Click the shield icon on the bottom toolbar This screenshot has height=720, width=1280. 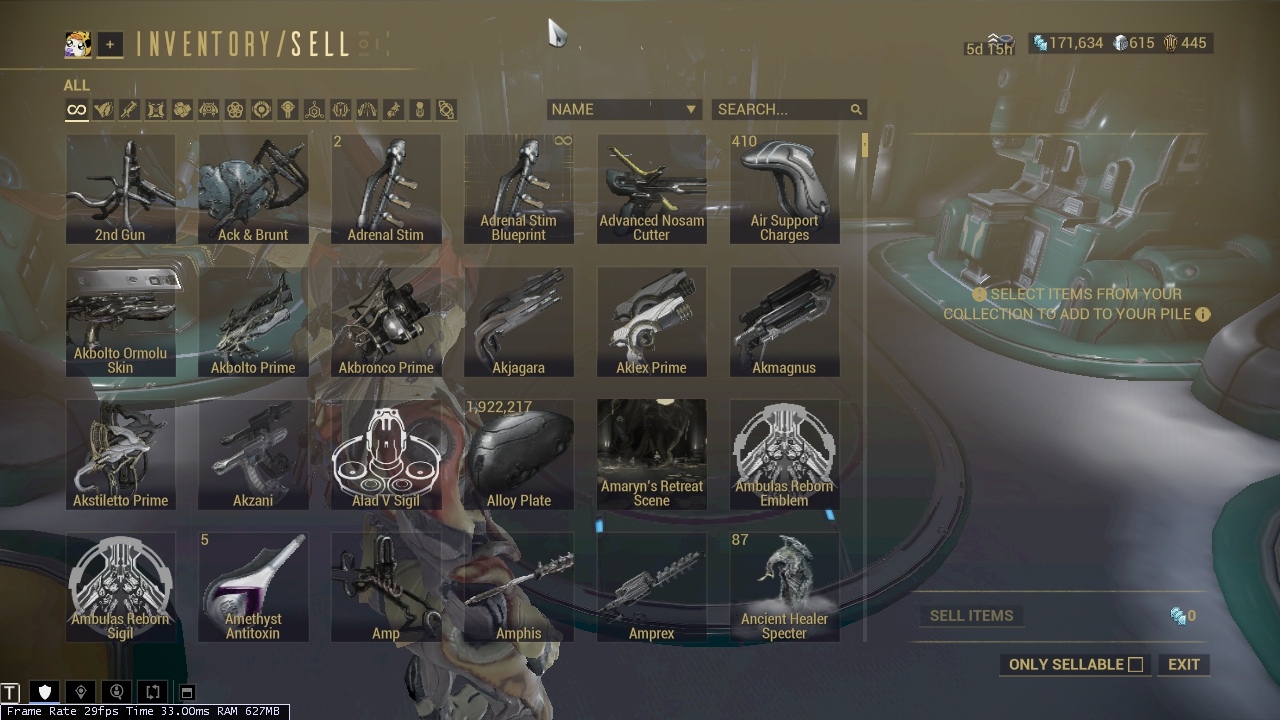tap(44, 691)
